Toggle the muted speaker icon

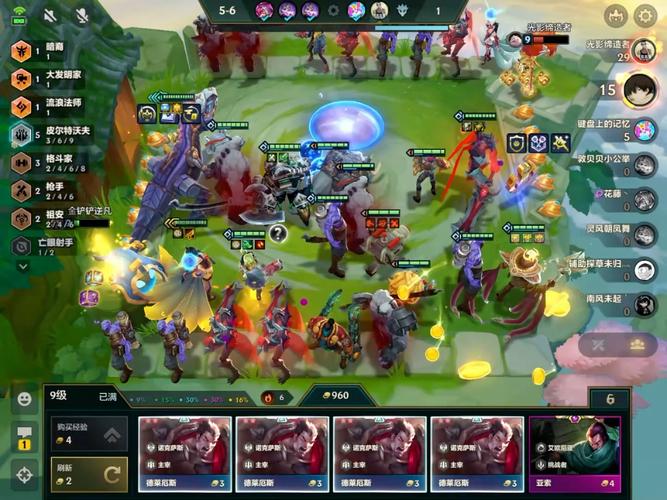(x=50, y=17)
